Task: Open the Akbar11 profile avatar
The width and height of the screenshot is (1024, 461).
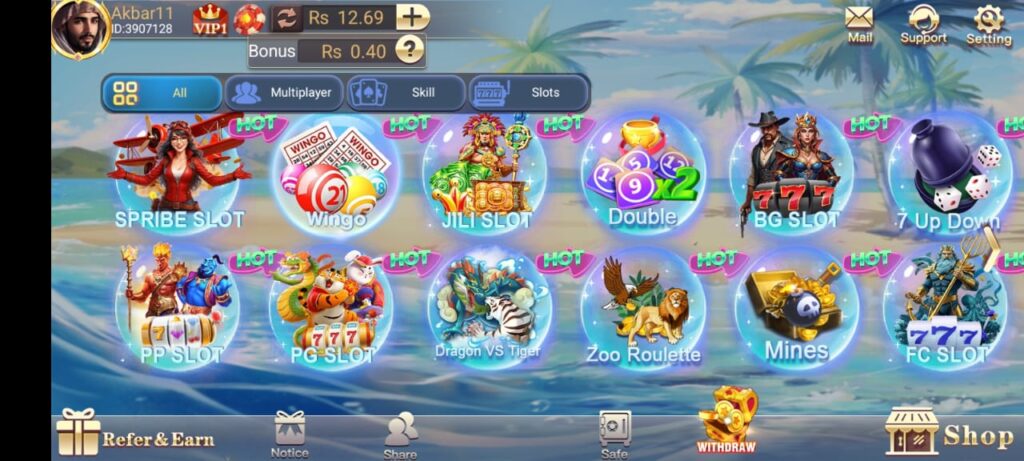Action: pos(80,26)
